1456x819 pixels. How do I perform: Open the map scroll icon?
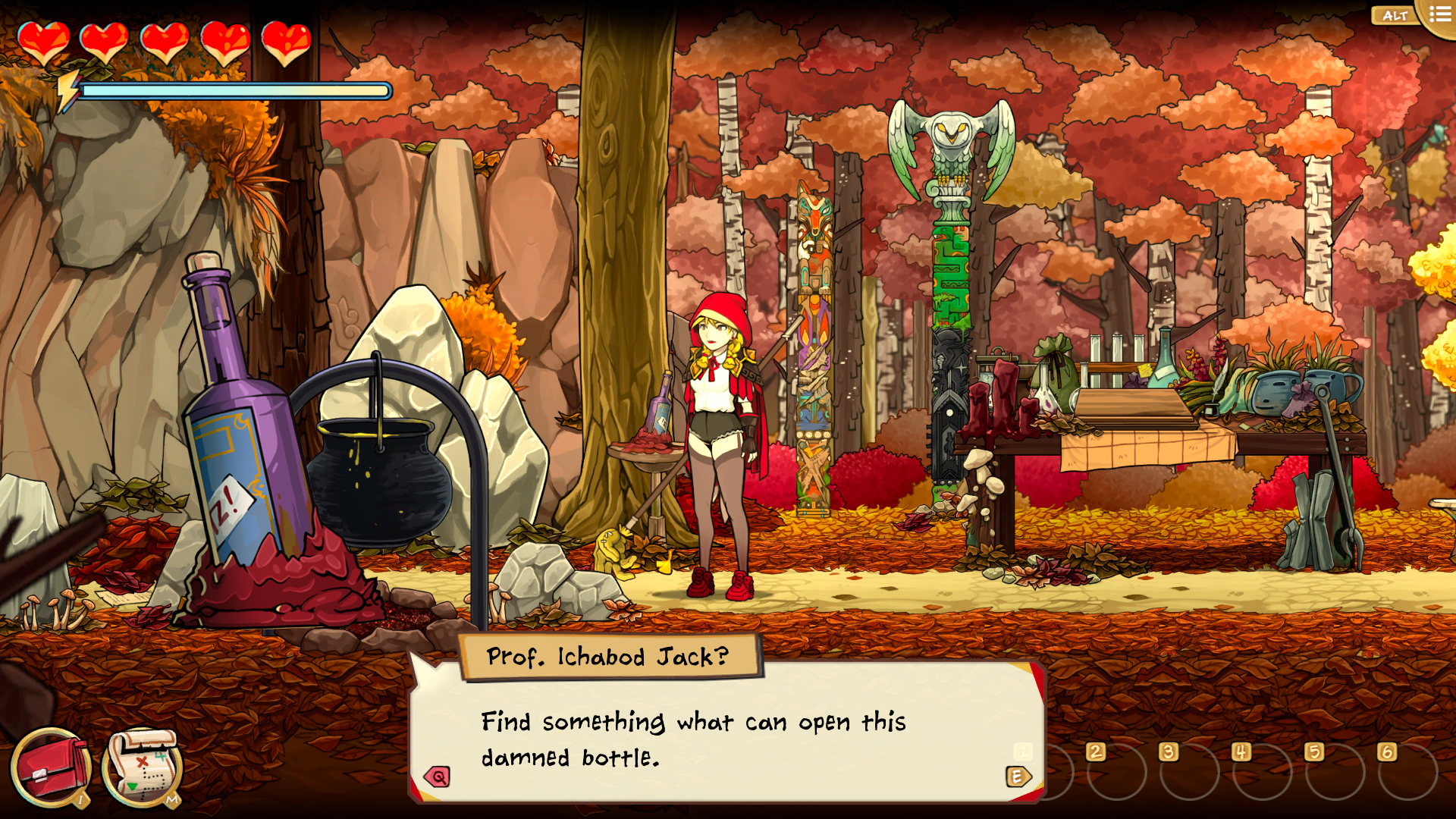[x=140, y=767]
